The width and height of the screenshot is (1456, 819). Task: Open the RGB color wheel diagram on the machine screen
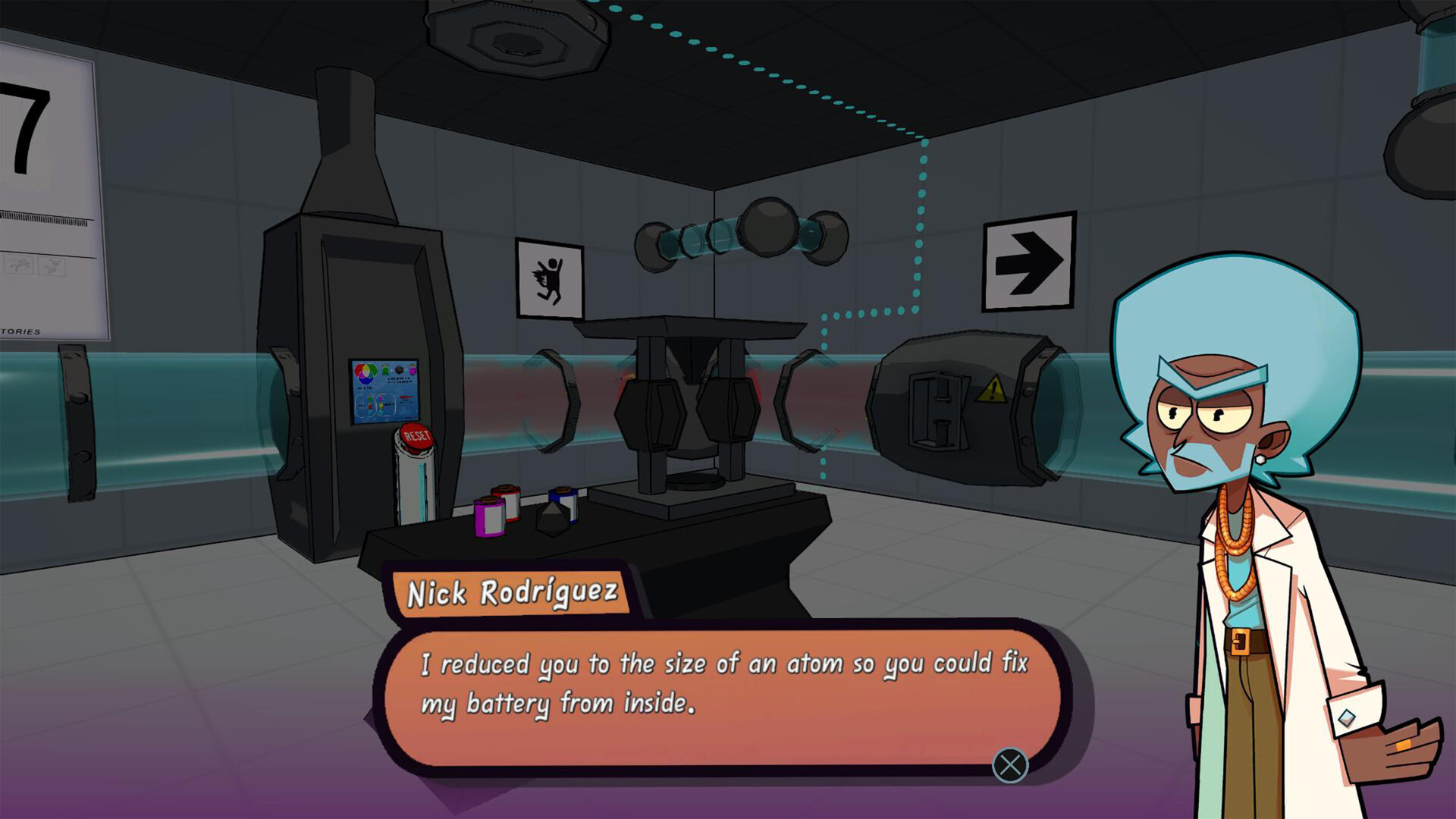coord(364,373)
